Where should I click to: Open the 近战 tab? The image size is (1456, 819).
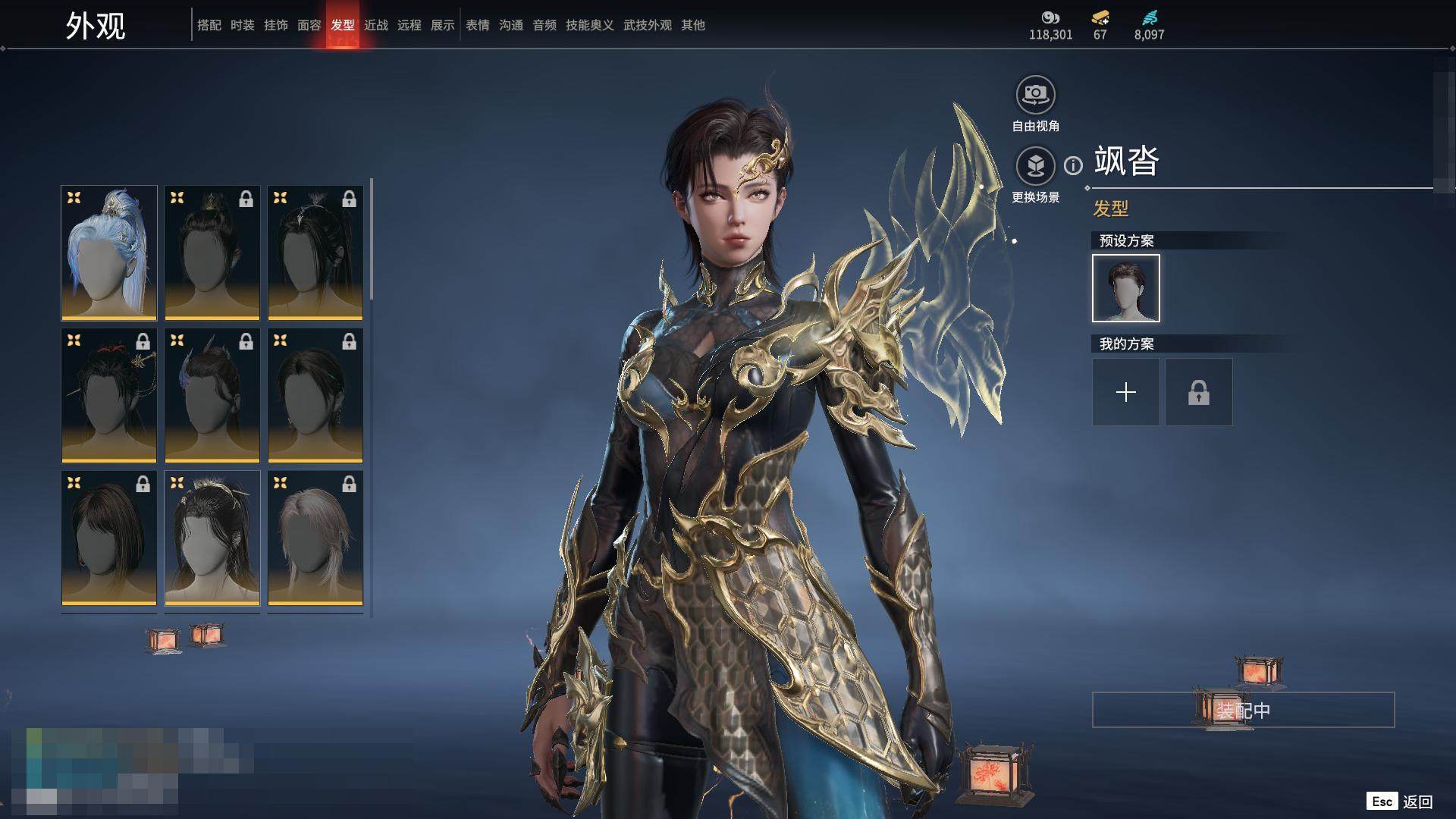pos(375,25)
